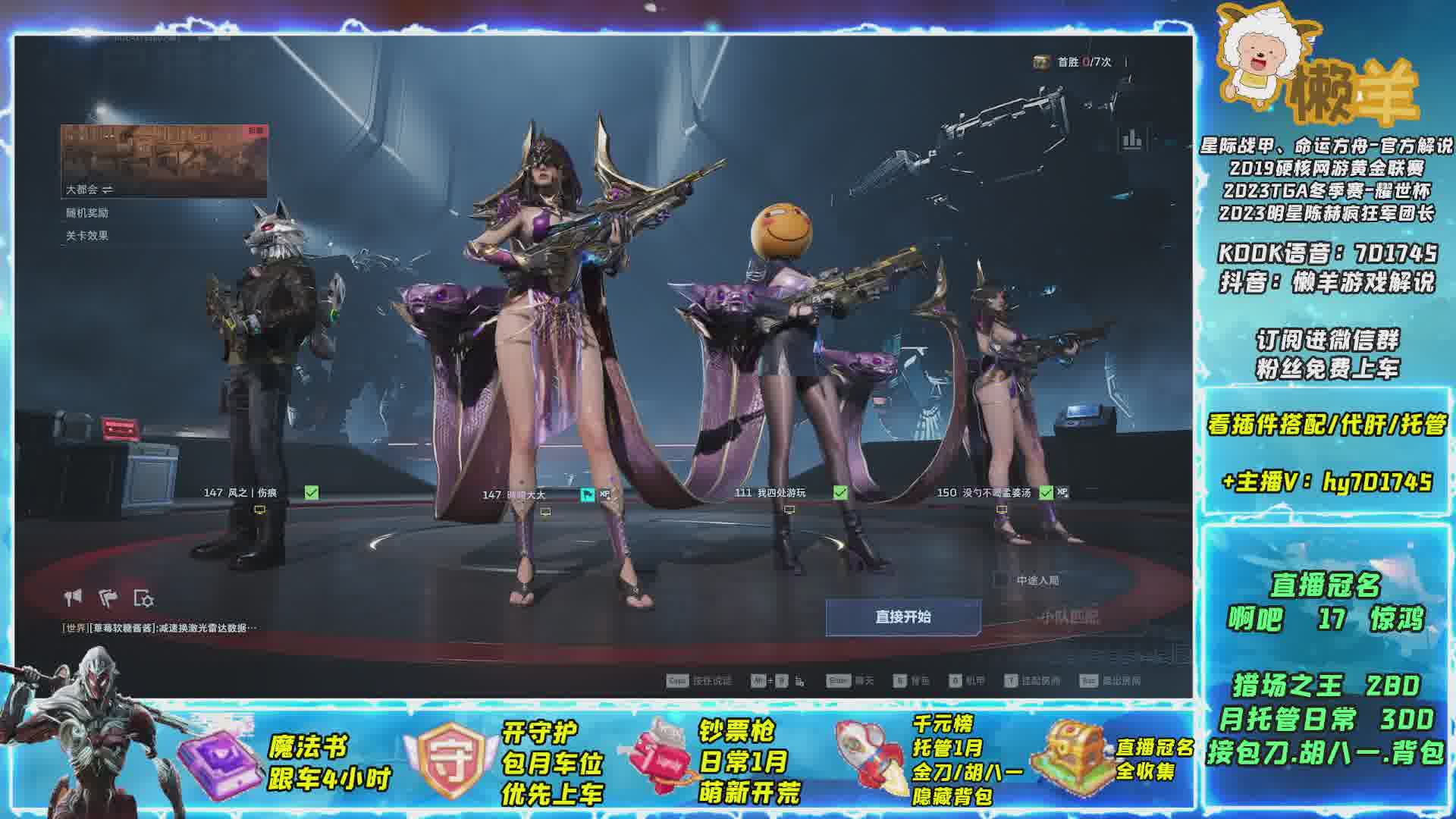This screenshot has height=819, width=1456.
Task: View the 关卡效果 stage effects
Action: [x=87, y=236]
